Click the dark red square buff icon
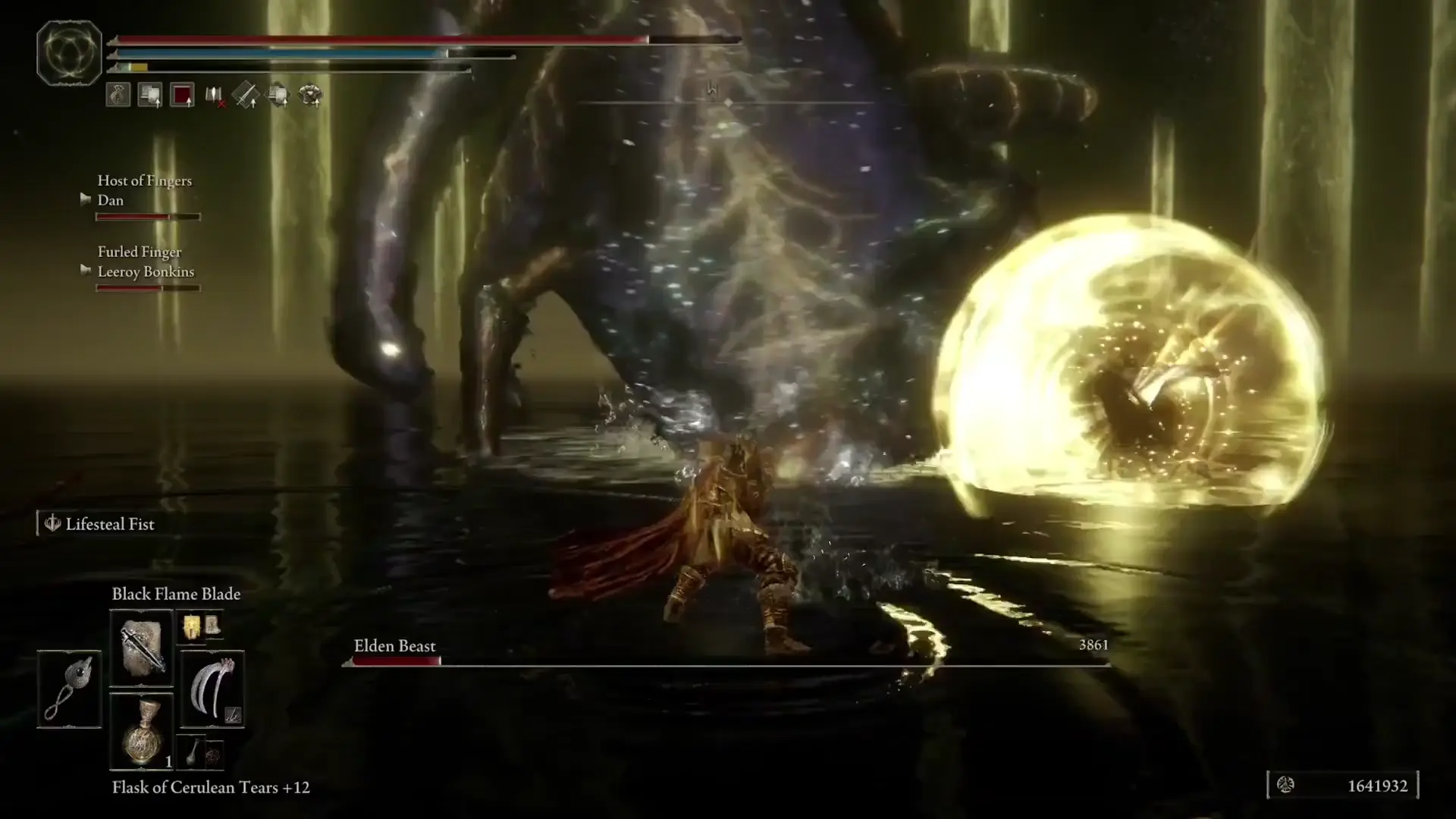The width and height of the screenshot is (1456, 819). 183,96
